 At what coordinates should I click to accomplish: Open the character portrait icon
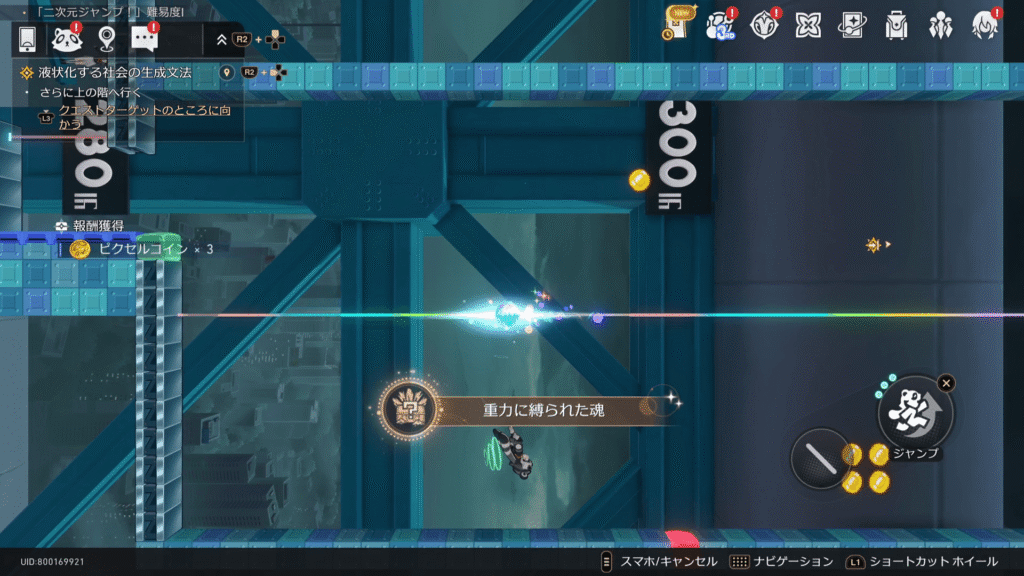click(984, 24)
